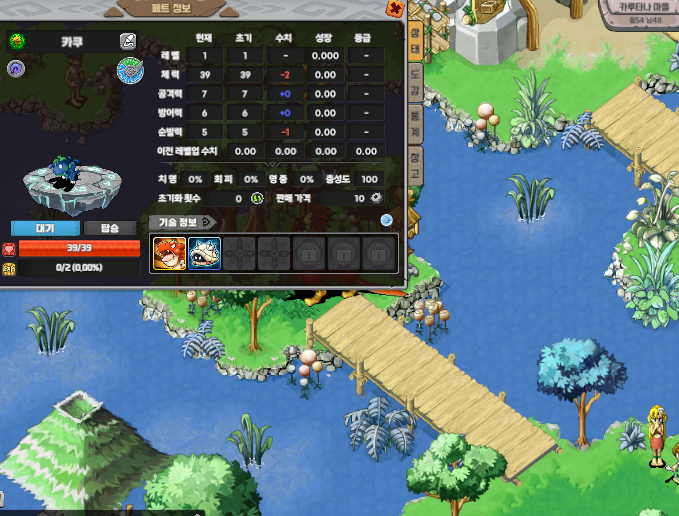Rename the pet with the pencil icon

[128, 41]
